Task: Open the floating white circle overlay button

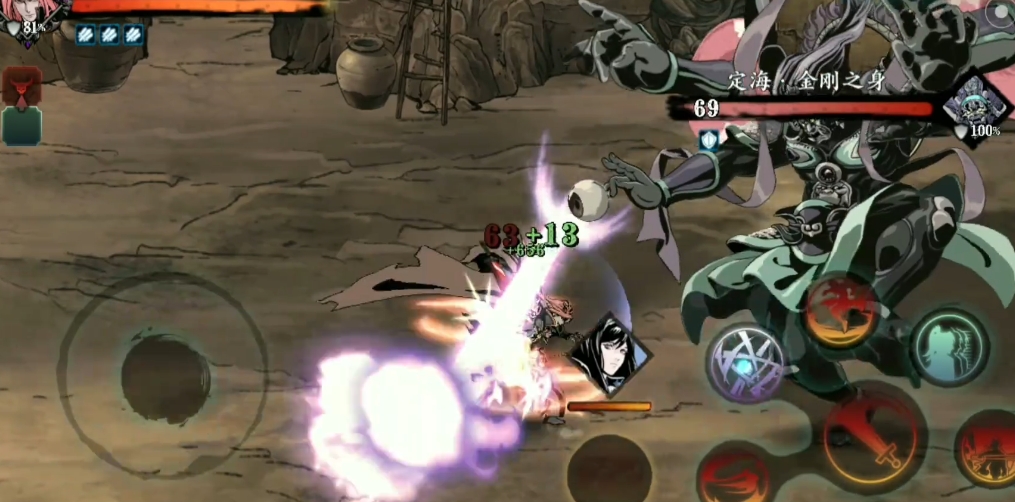Action: [x=997, y=14]
